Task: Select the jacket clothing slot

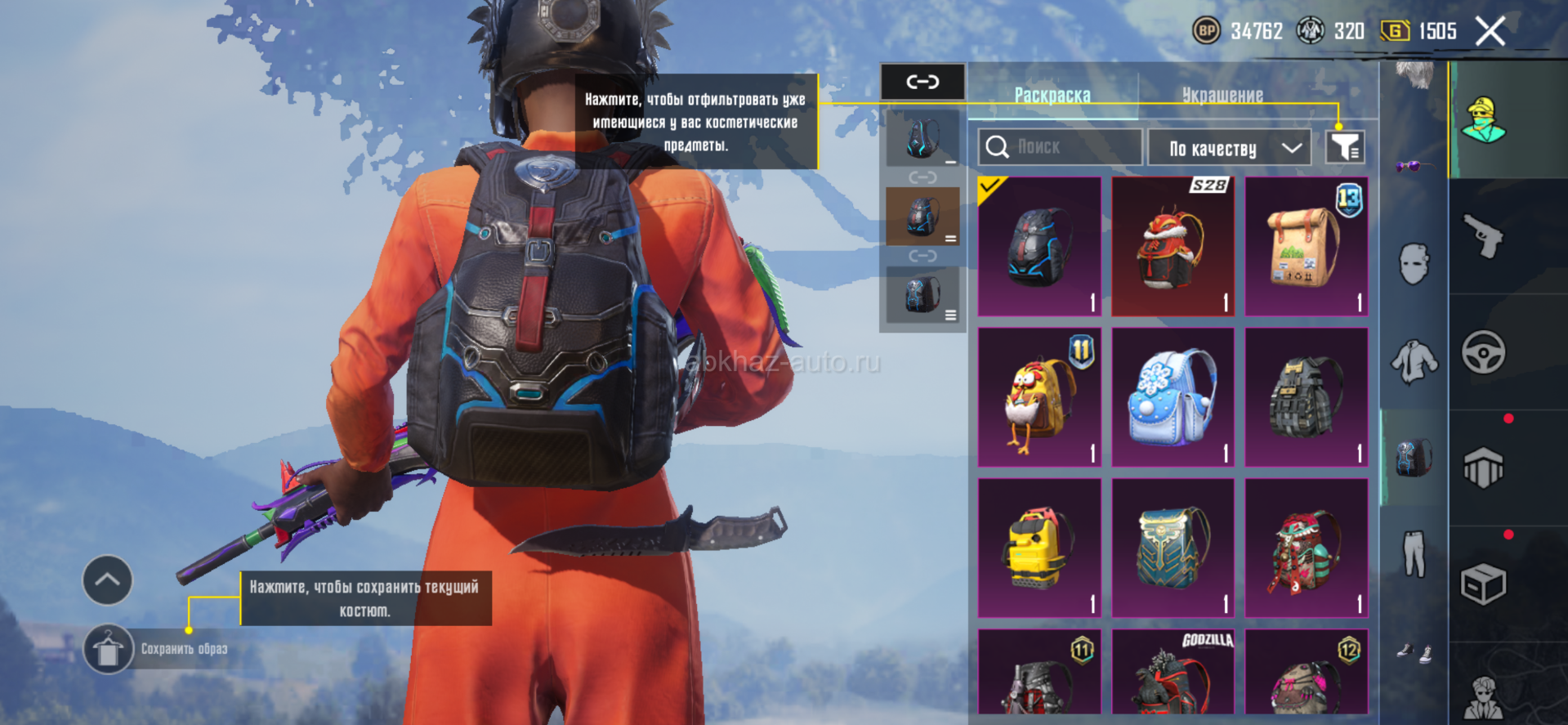Action: coord(1414,361)
